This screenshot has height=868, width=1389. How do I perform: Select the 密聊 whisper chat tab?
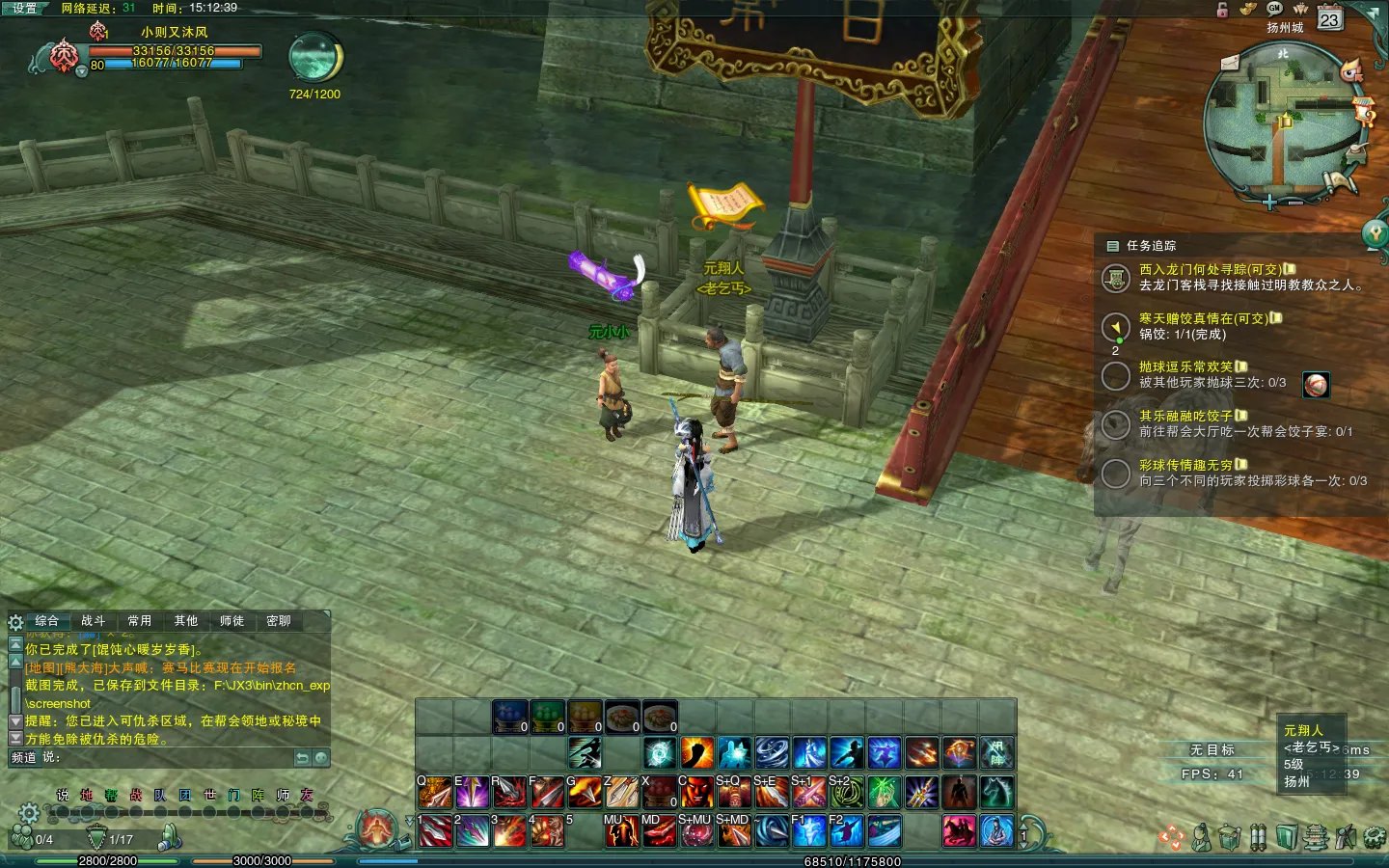click(278, 621)
